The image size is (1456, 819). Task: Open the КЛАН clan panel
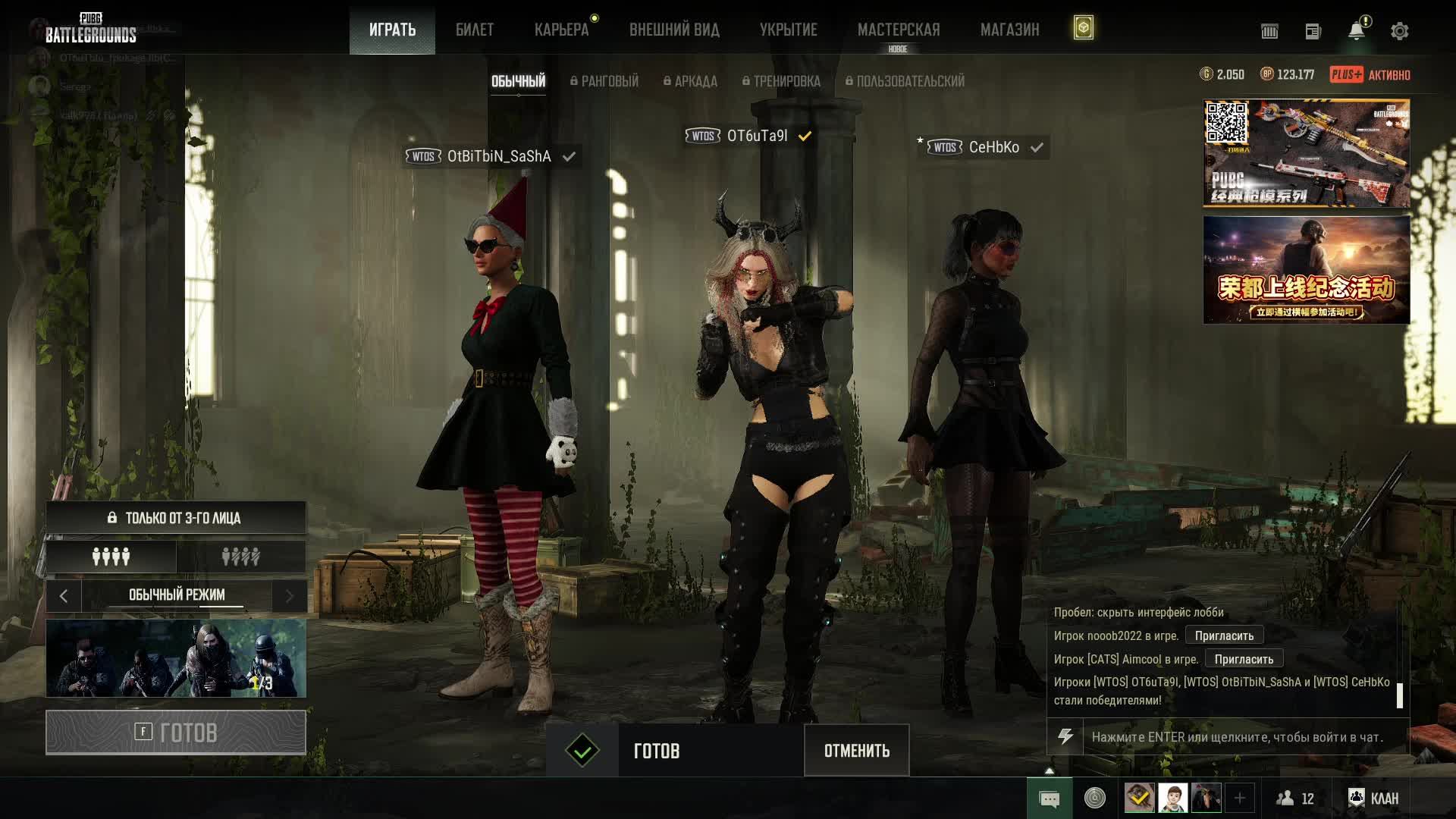point(1373,799)
